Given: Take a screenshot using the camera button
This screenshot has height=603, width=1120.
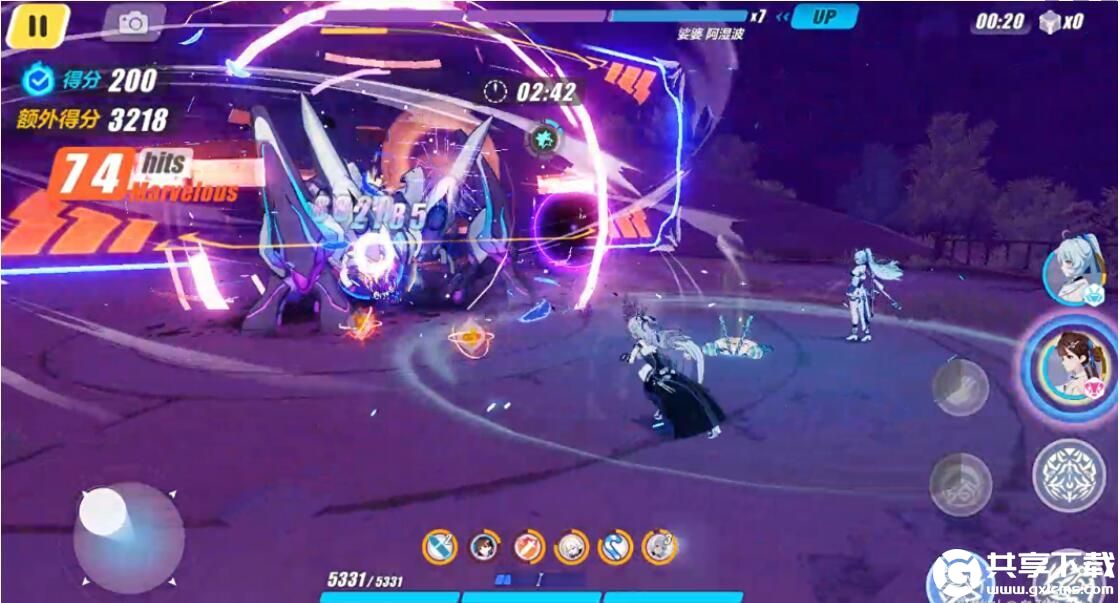Looking at the screenshot, I should pos(133,22).
